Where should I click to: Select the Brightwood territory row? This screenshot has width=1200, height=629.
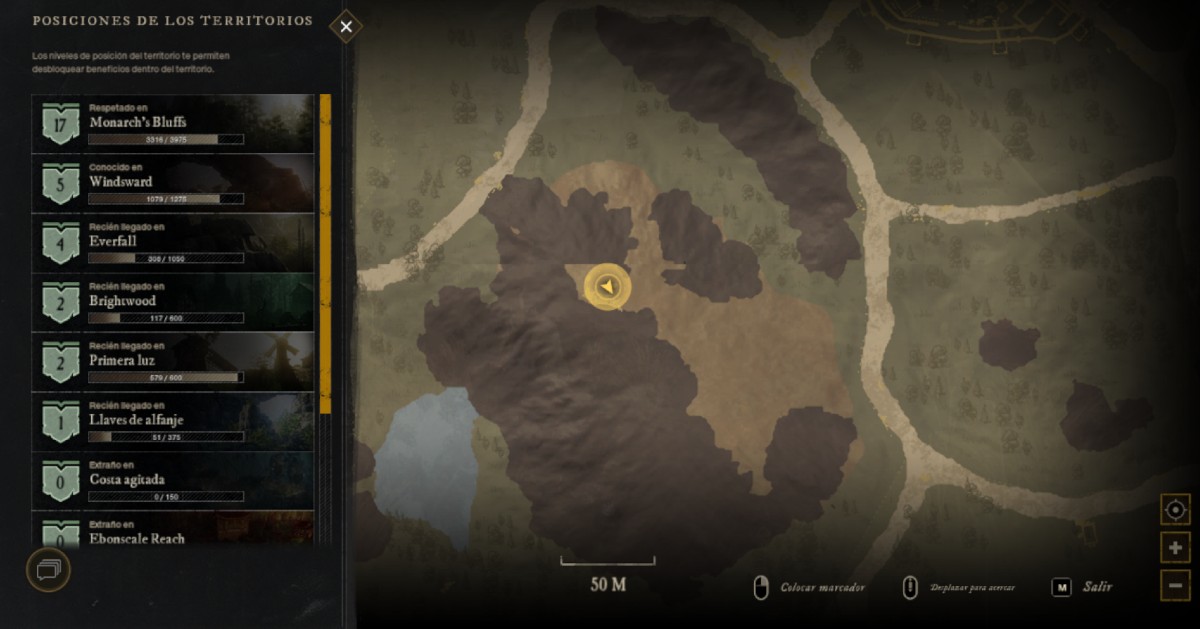[x=173, y=302]
